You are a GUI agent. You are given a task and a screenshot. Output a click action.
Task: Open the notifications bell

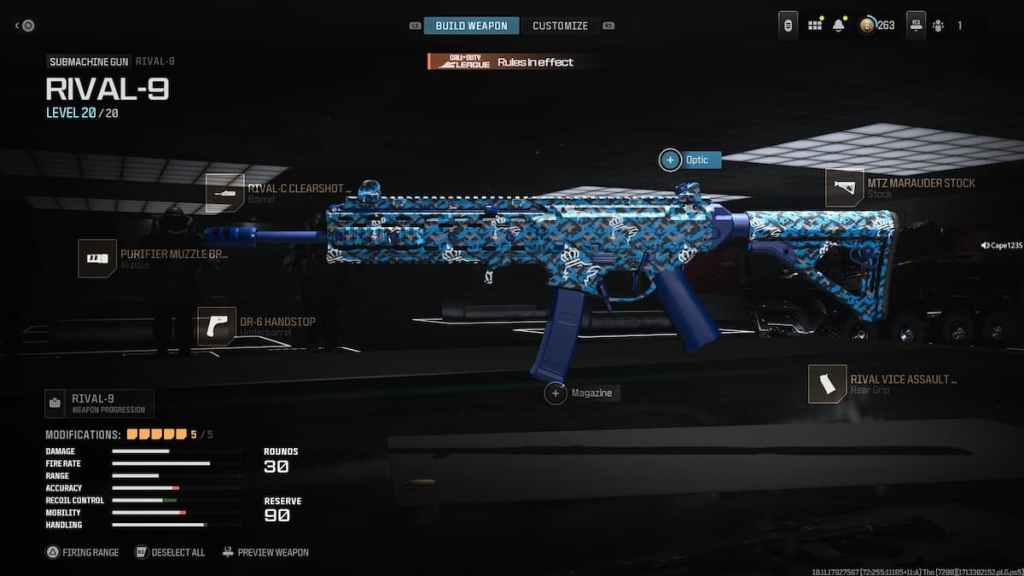pyautogui.click(x=839, y=25)
